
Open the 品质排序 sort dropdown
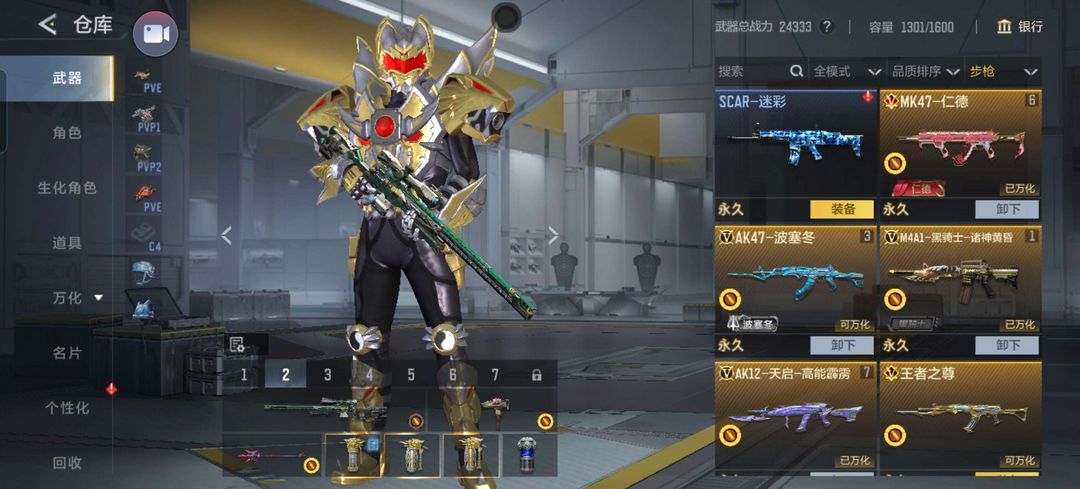point(924,71)
